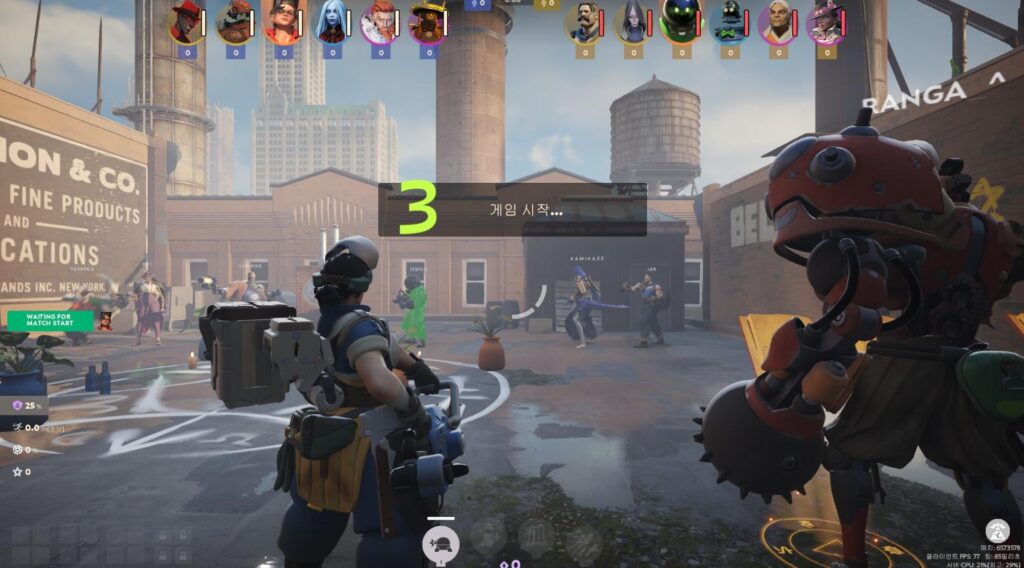
Task: Select the yellow-hat hero portrait
Action: coord(428,22)
